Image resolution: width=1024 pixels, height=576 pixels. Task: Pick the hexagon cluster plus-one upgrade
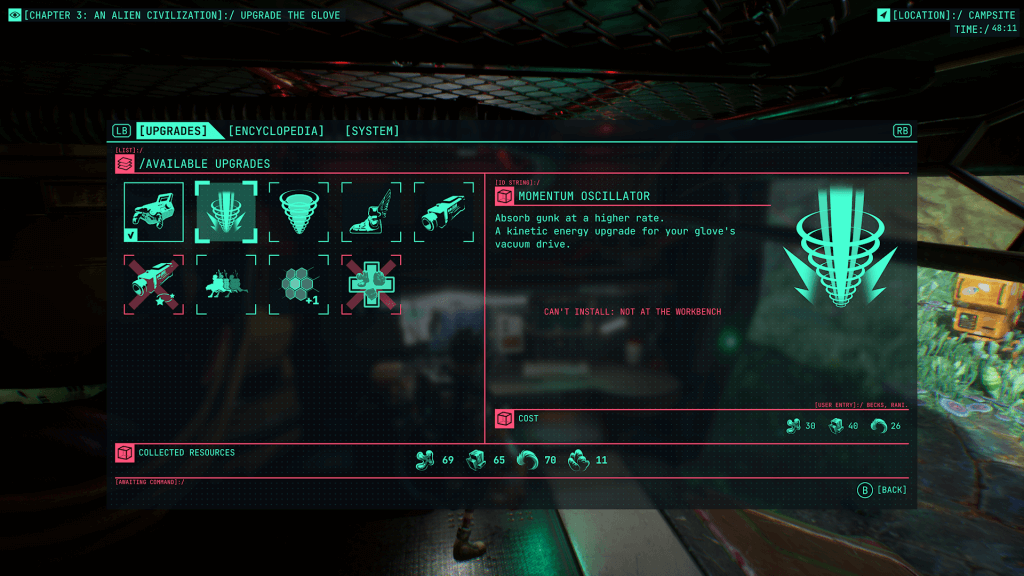click(x=299, y=285)
